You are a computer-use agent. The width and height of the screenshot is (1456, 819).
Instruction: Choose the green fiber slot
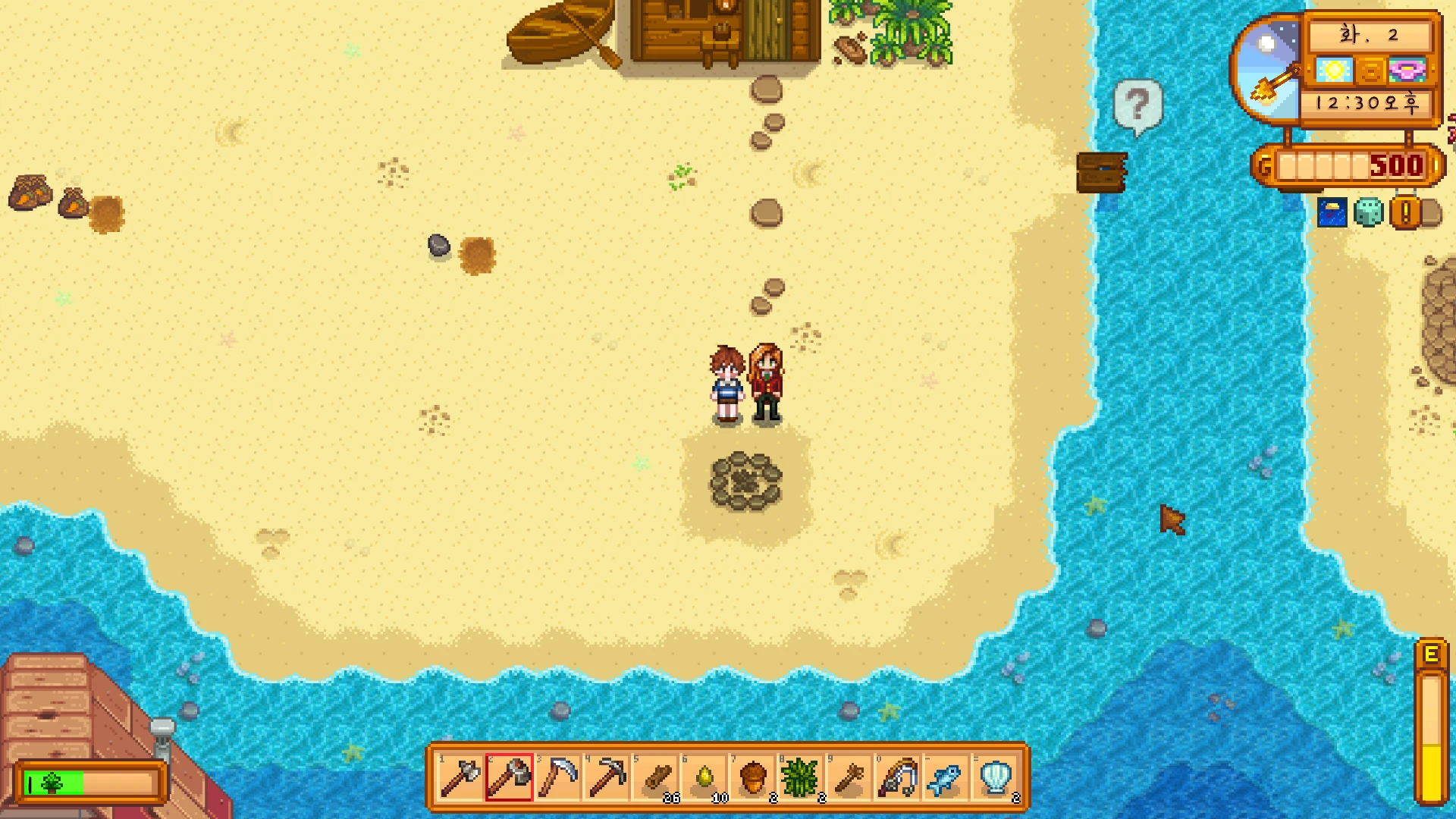801,777
